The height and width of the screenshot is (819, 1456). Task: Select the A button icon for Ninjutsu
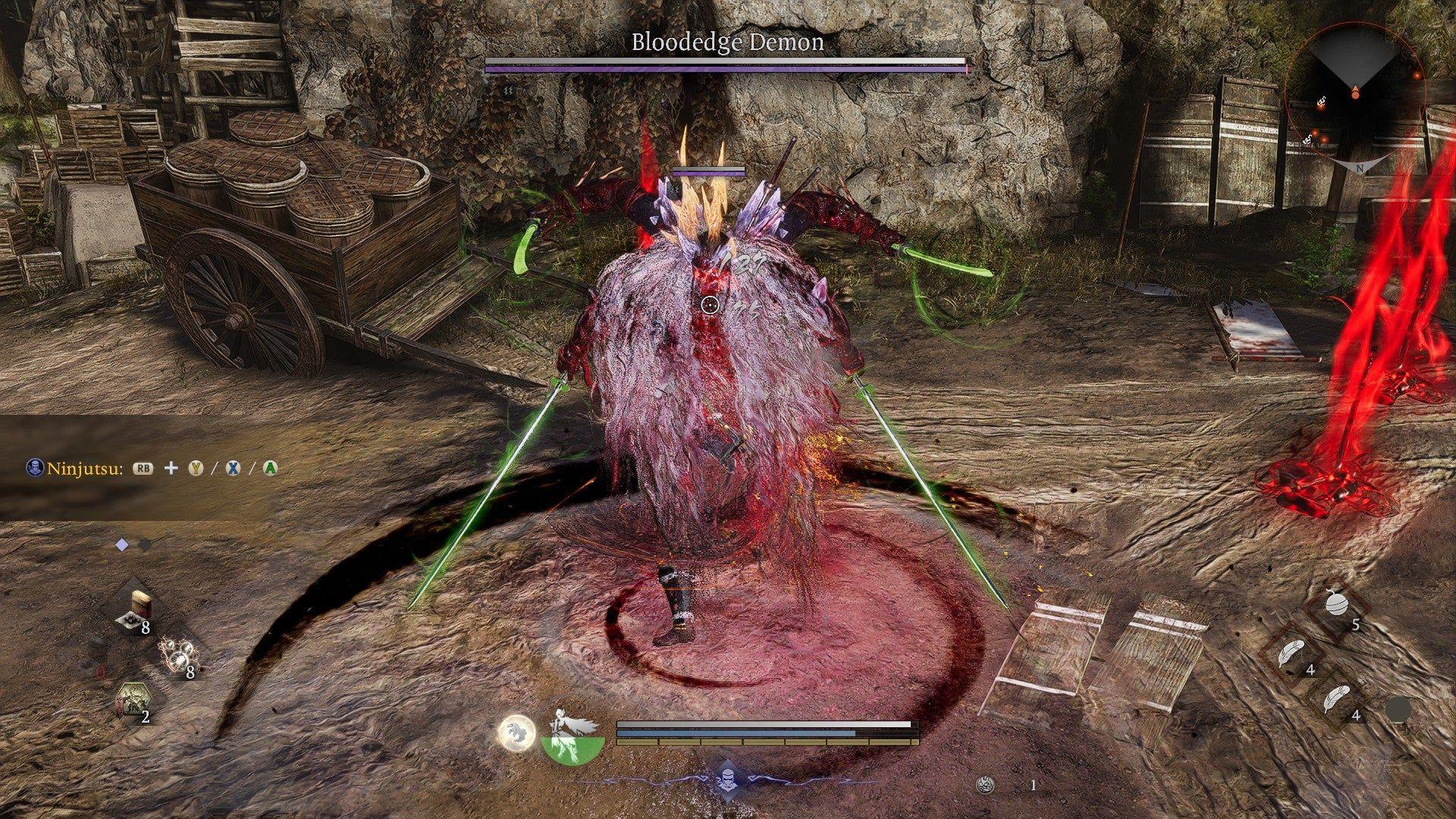[x=270, y=468]
